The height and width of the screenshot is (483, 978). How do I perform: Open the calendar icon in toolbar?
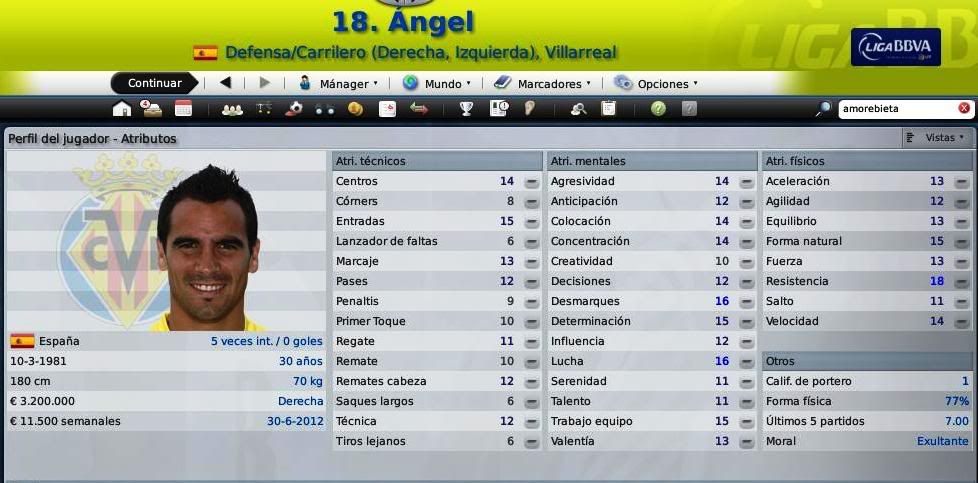click(x=183, y=109)
